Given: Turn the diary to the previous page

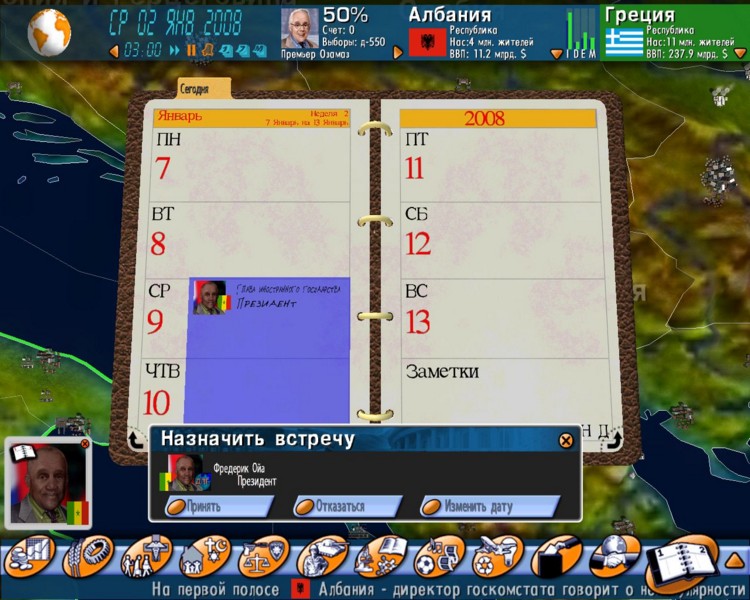Looking at the screenshot, I should [135, 439].
